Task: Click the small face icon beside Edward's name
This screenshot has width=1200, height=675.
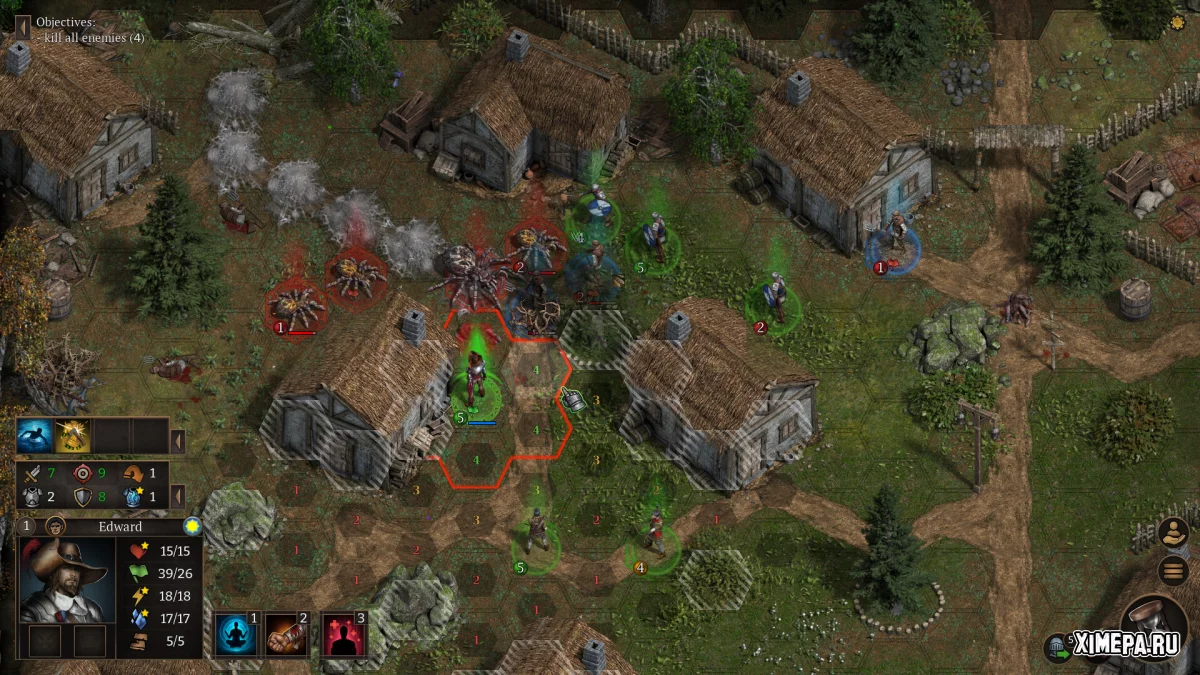Action: 56,526
